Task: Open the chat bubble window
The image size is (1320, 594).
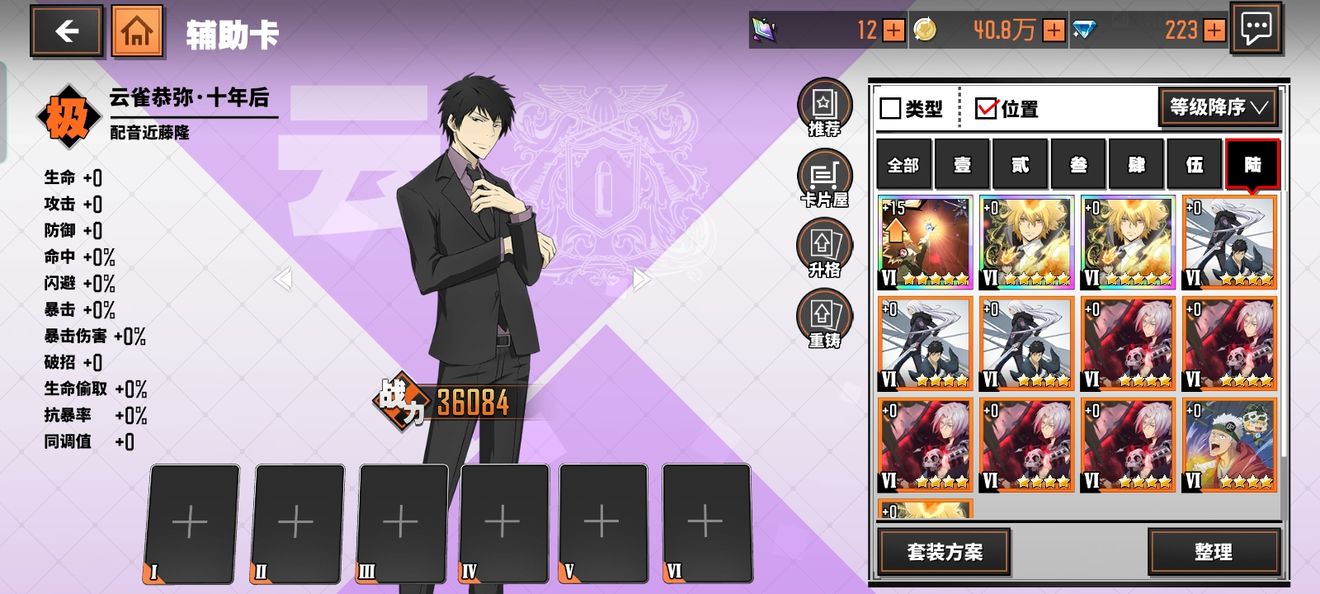Action: [x=1255, y=29]
